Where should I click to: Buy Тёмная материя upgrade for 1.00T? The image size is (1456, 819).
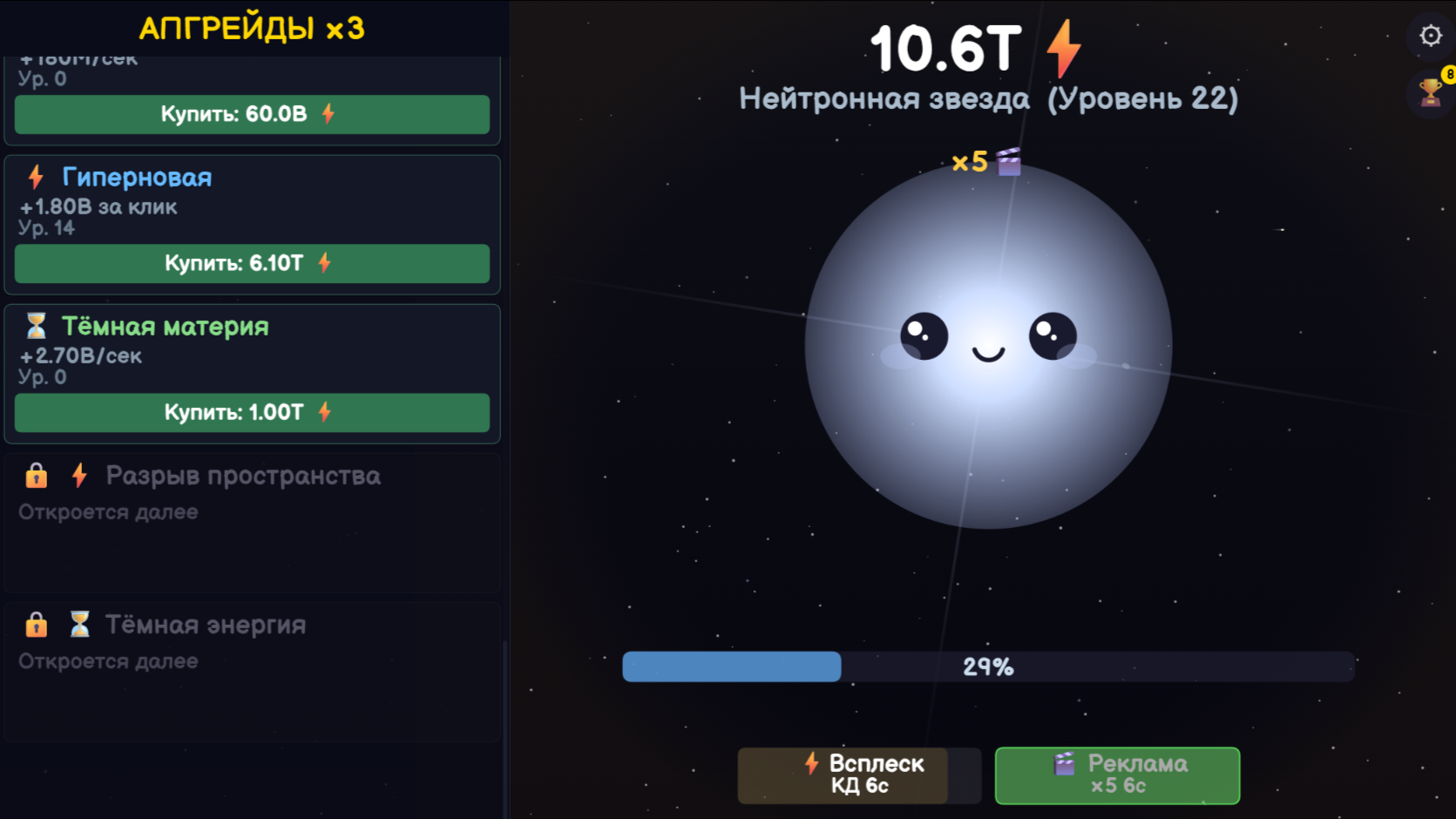coord(251,413)
